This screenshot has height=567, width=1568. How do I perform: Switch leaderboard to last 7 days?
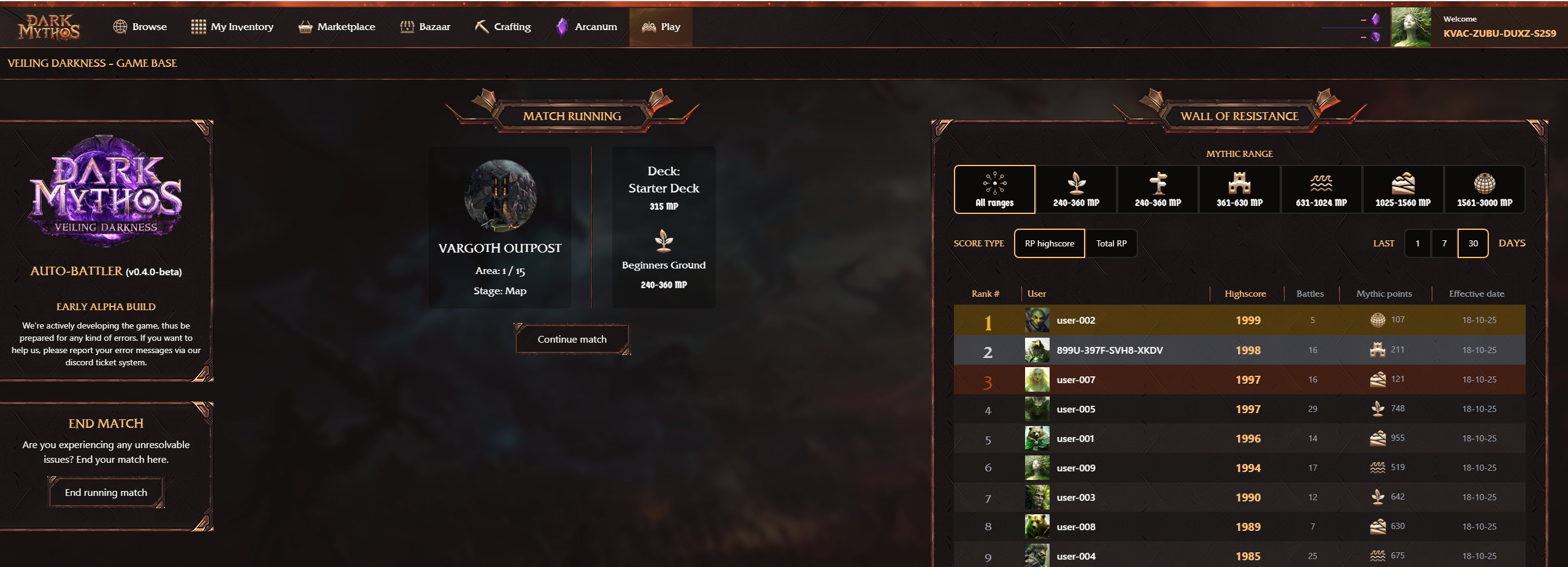1445,243
